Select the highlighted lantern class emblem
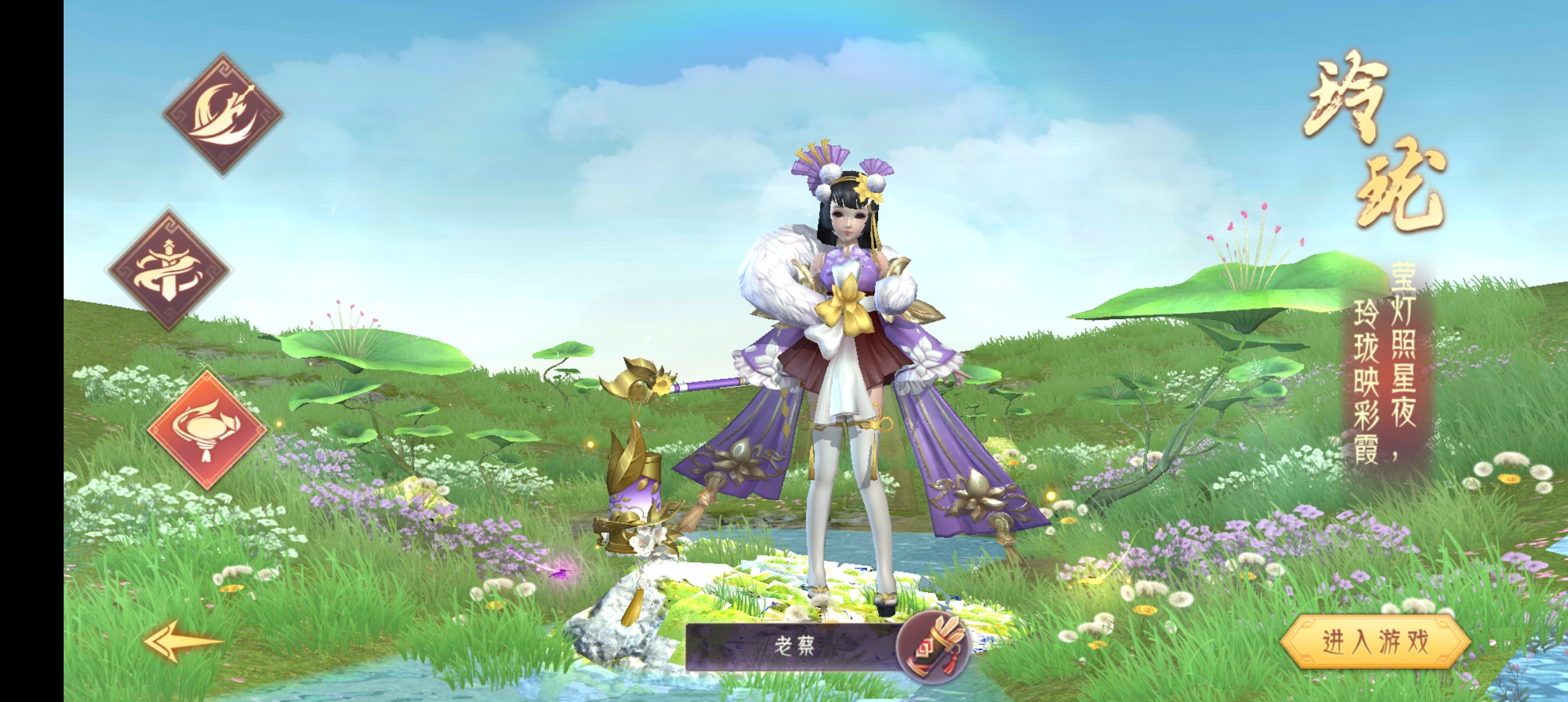1568x702 pixels. [207, 429]
